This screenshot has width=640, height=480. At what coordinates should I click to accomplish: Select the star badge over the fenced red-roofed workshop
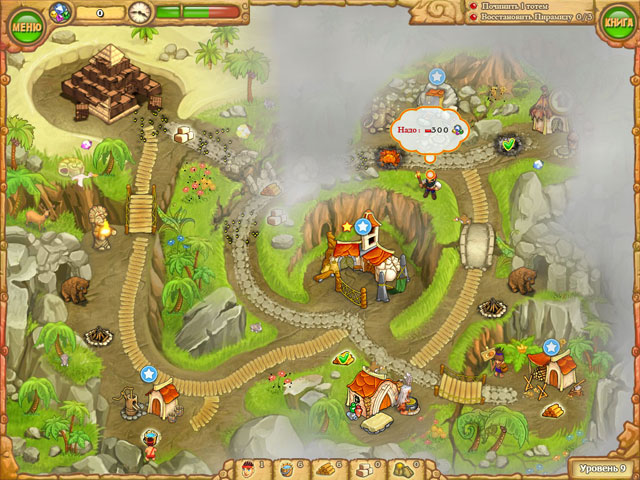pyautogui.click(x=361, y=226)
